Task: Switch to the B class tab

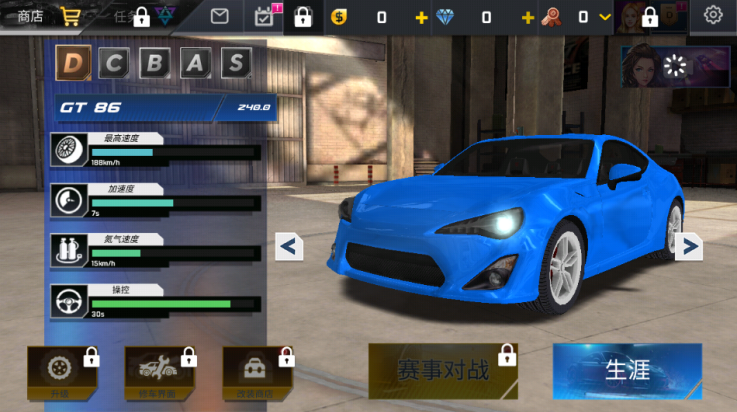Action: coord(155,63)
